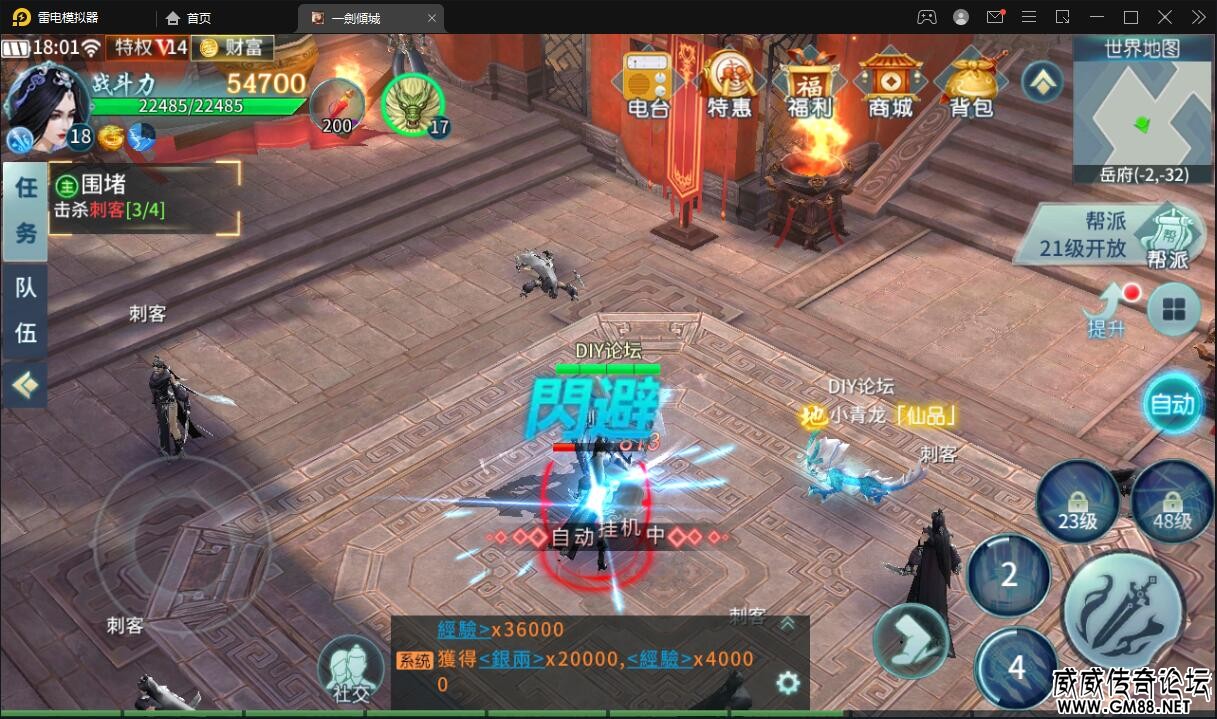
Task: Open the 商城 shop
Action: coord(890,83)
